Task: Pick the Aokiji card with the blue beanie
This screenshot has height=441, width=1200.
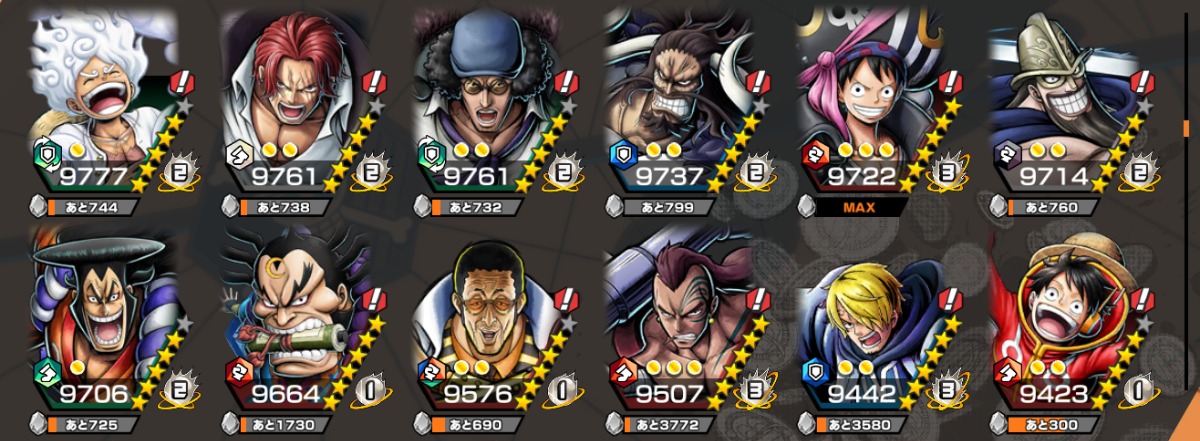Action: tap(490, 100)
